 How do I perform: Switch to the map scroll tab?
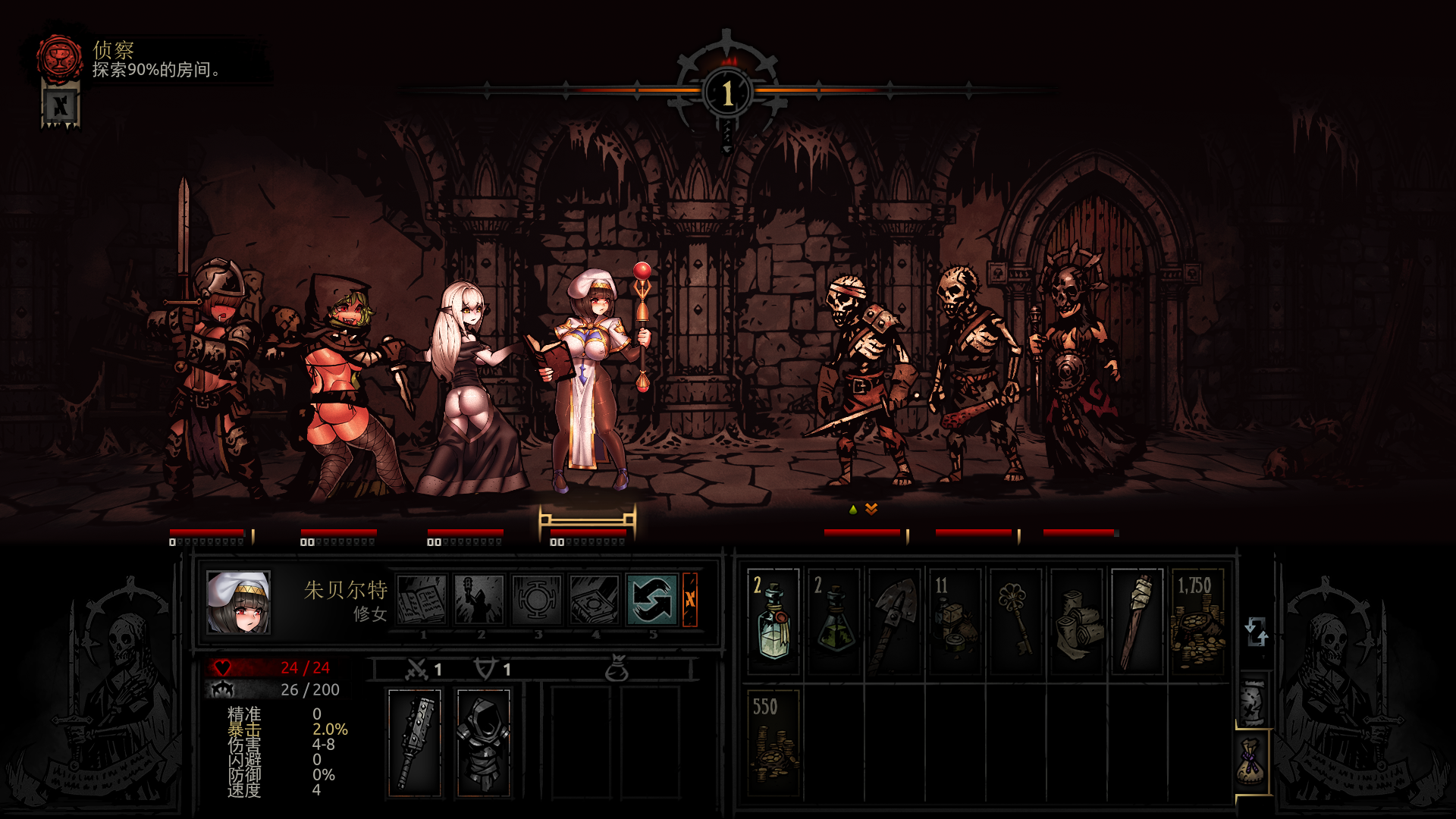[x=1253, y=701]
